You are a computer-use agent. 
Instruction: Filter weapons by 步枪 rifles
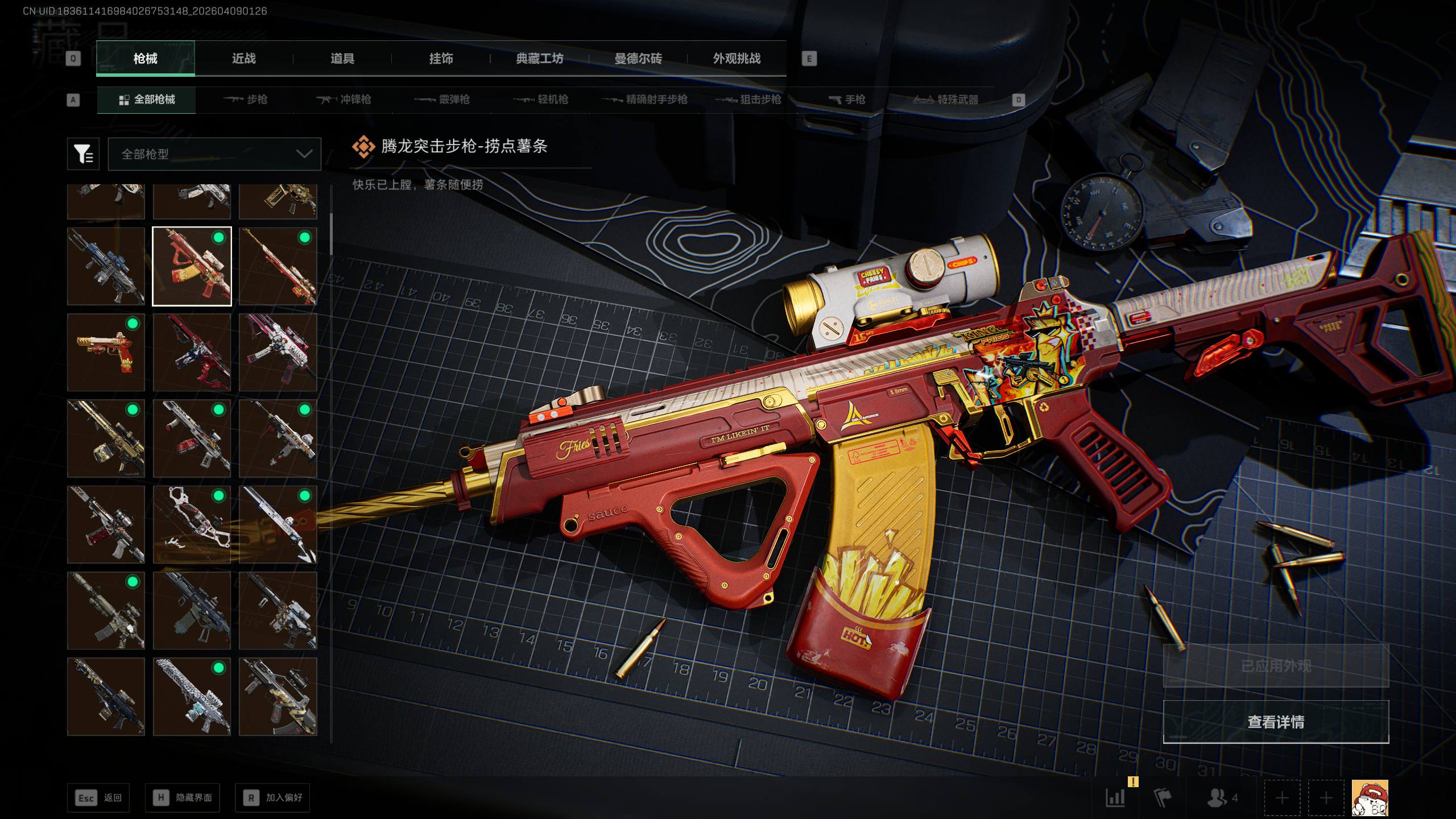click(x=246, y=100)
